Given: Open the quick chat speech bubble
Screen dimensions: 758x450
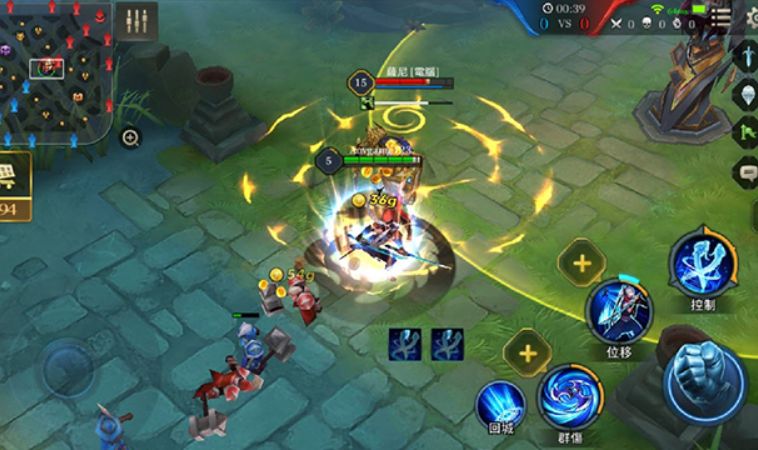Looking at the screenshot, I should [746, 172].
